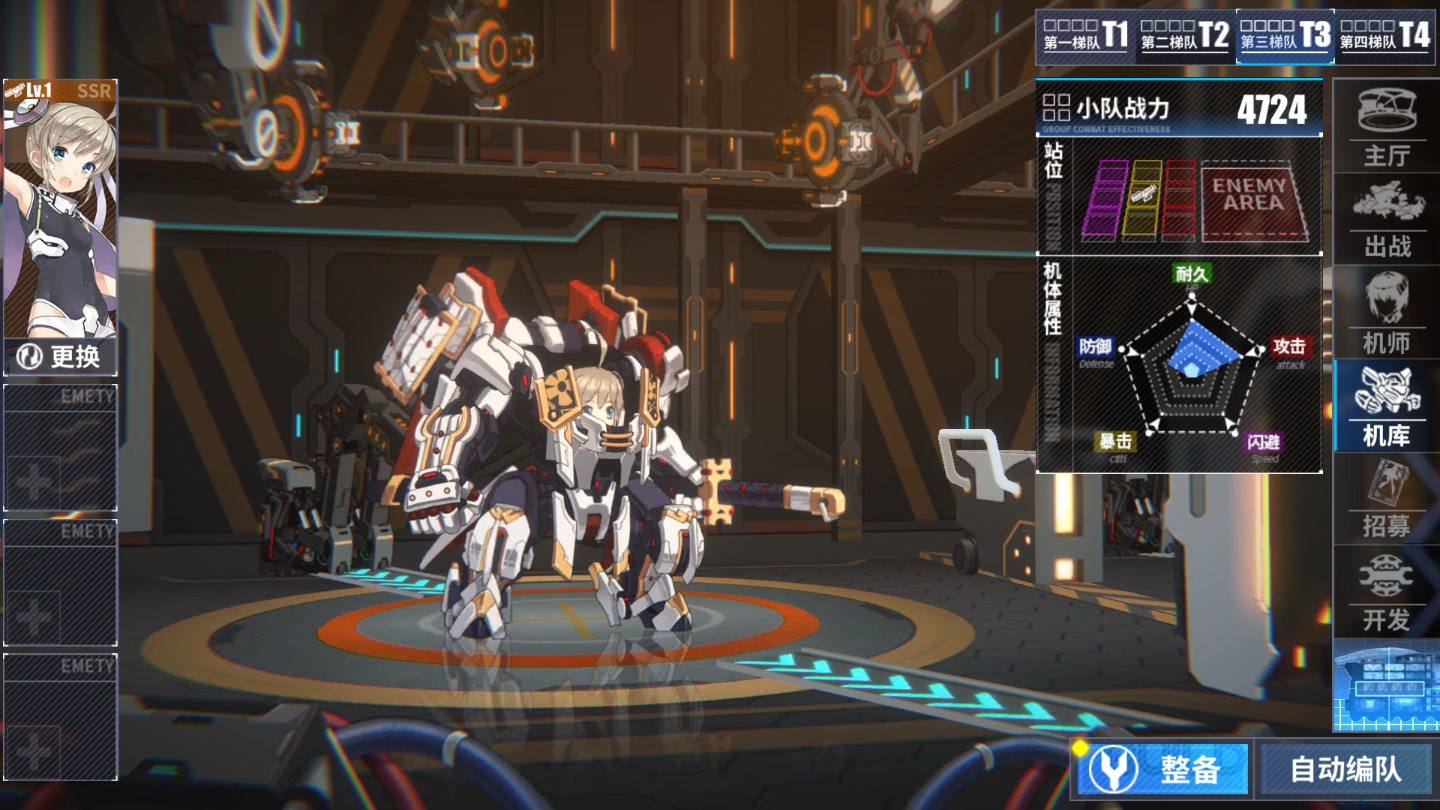Open the base map thumbnail

(1386, 685)
